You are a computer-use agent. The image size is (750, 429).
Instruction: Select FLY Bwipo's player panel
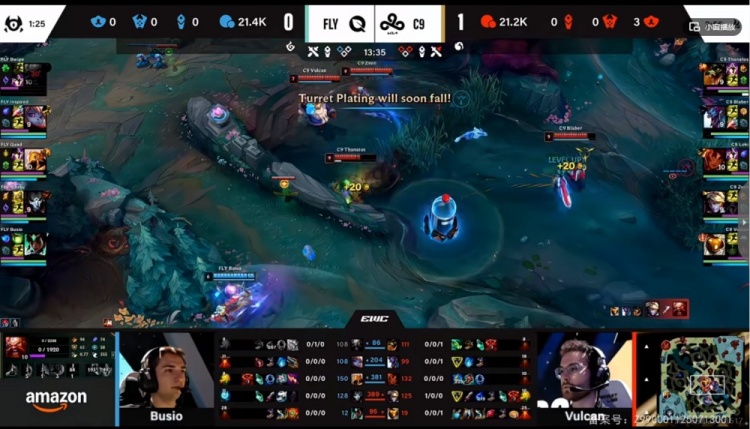(x=24, y=74)
